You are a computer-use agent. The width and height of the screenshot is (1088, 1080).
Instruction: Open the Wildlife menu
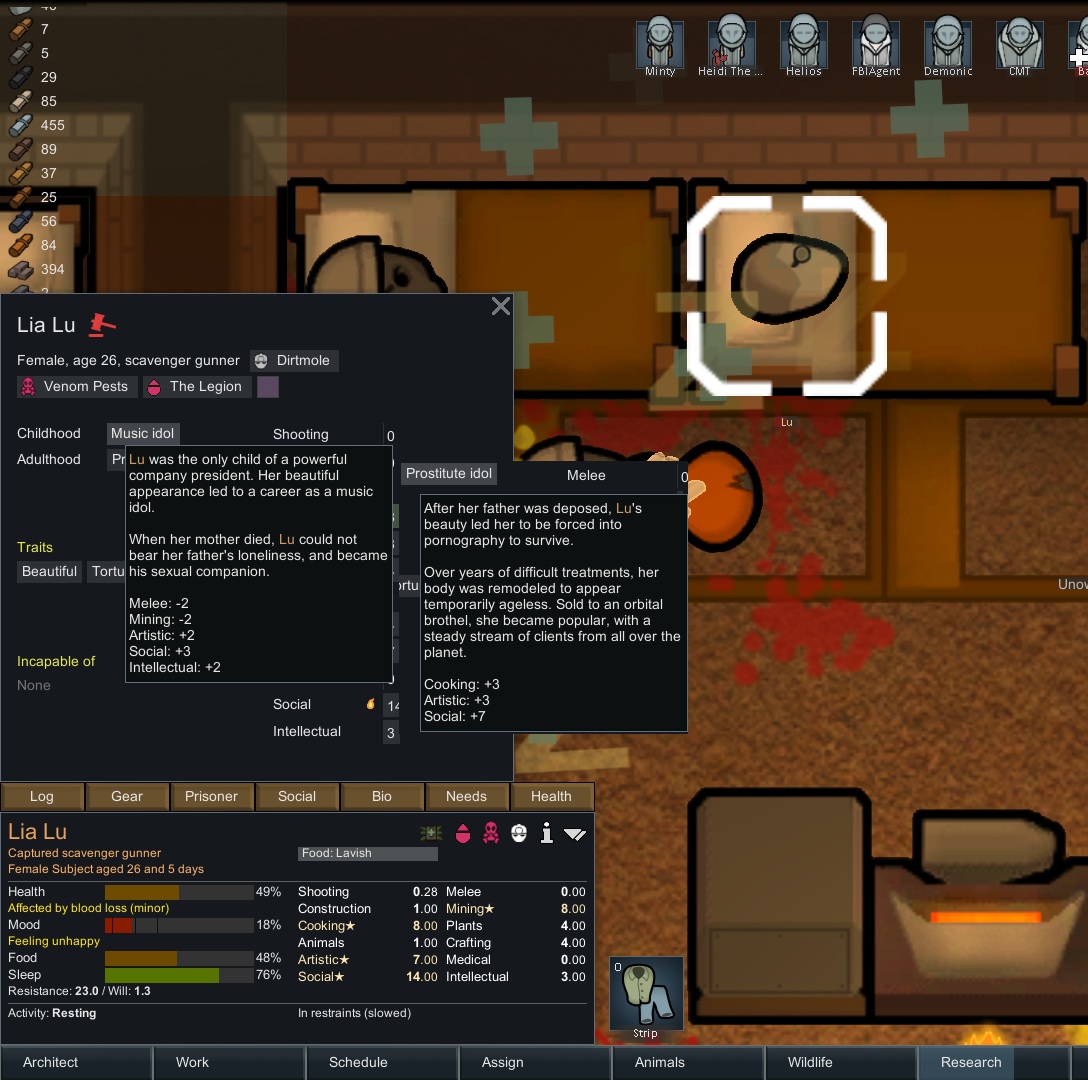tap(812, 1062)
